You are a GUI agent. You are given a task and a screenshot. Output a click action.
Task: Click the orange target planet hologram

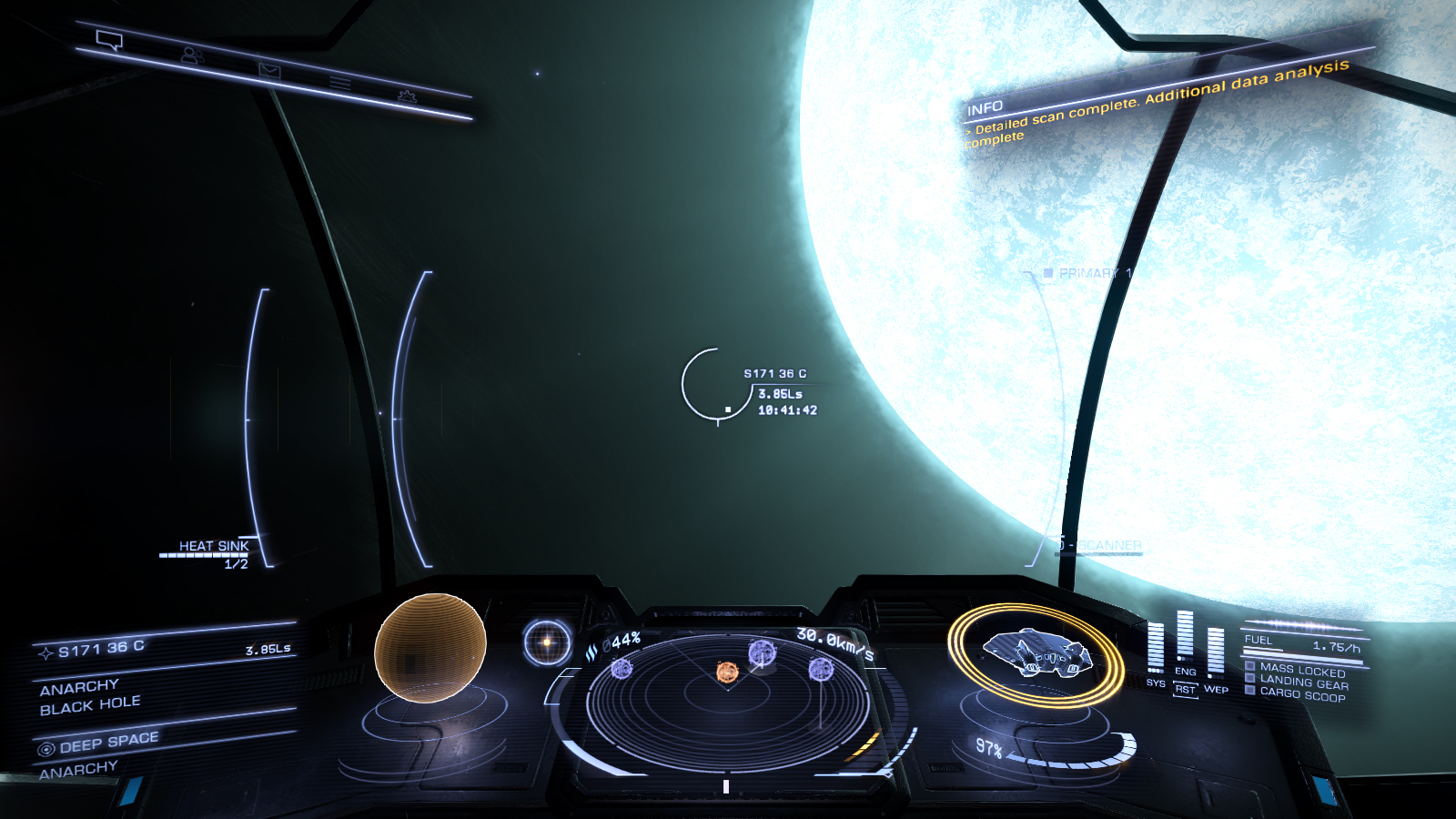pos(430,647)
